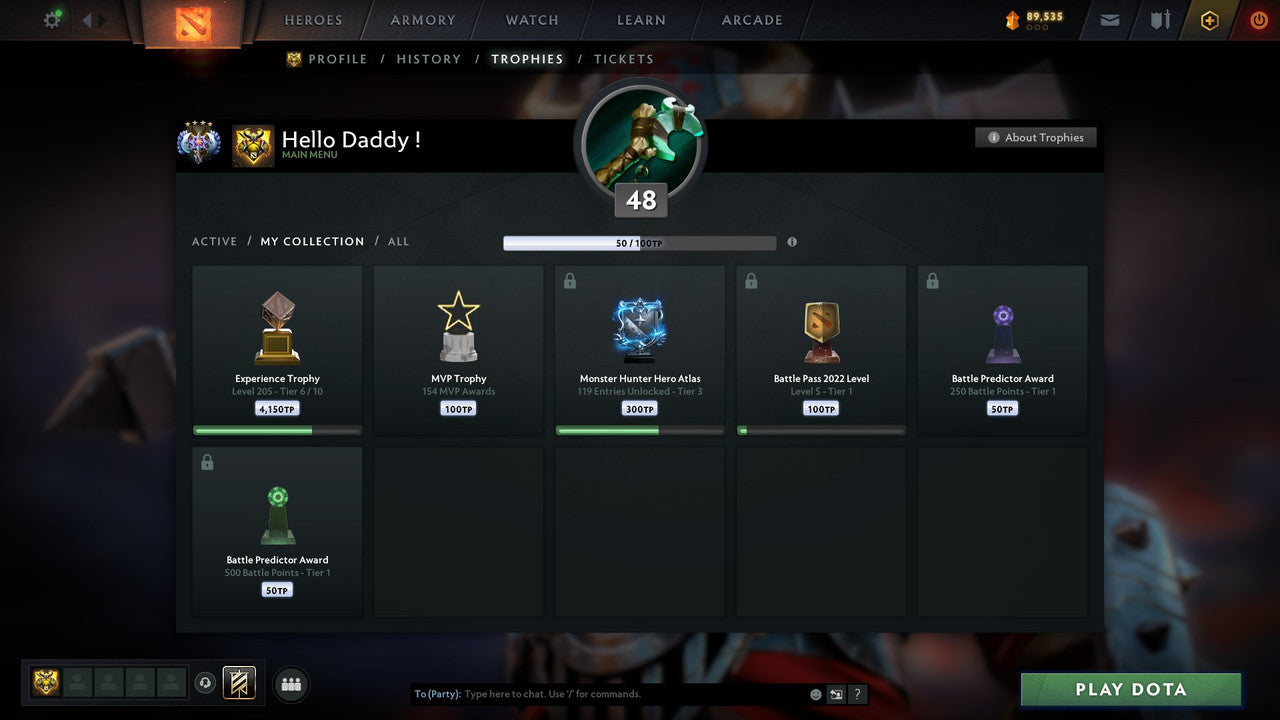
Task: Open the settings gear menu
Action: (51, 19)
